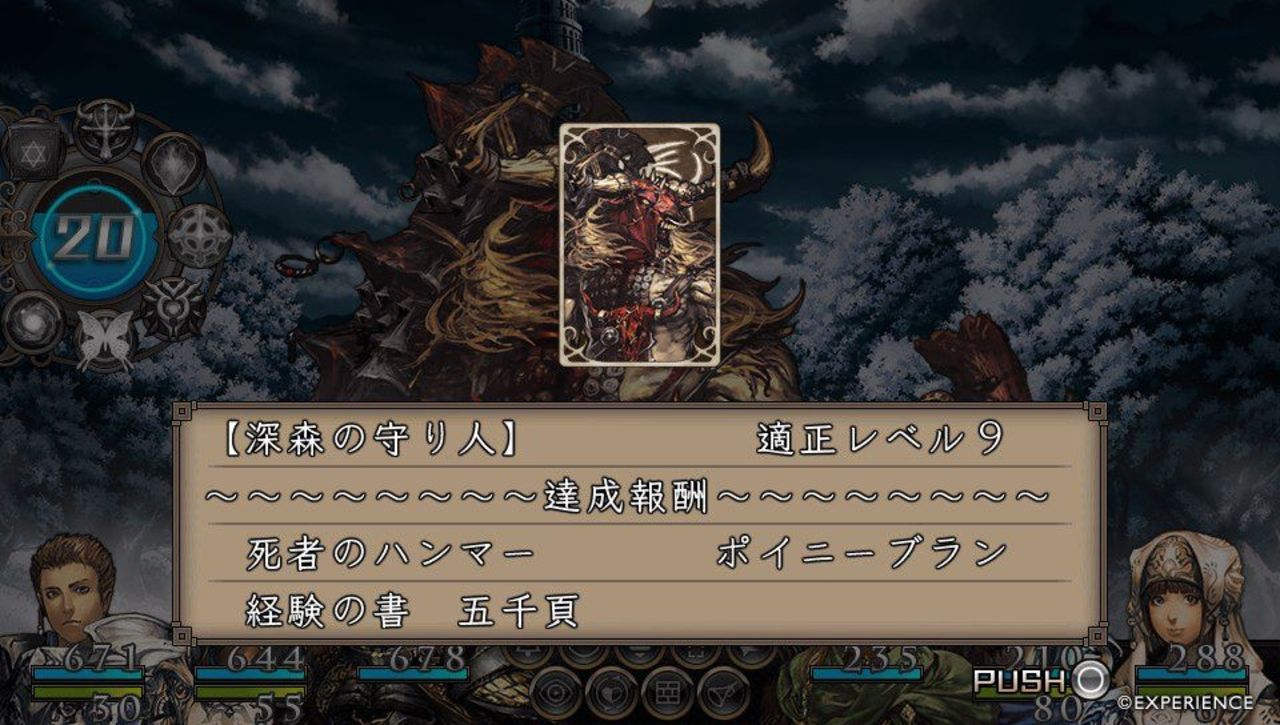Click the 死者のハンマー reward entry
Viewport: 1280px width, 725px height.
coord(391,553)
